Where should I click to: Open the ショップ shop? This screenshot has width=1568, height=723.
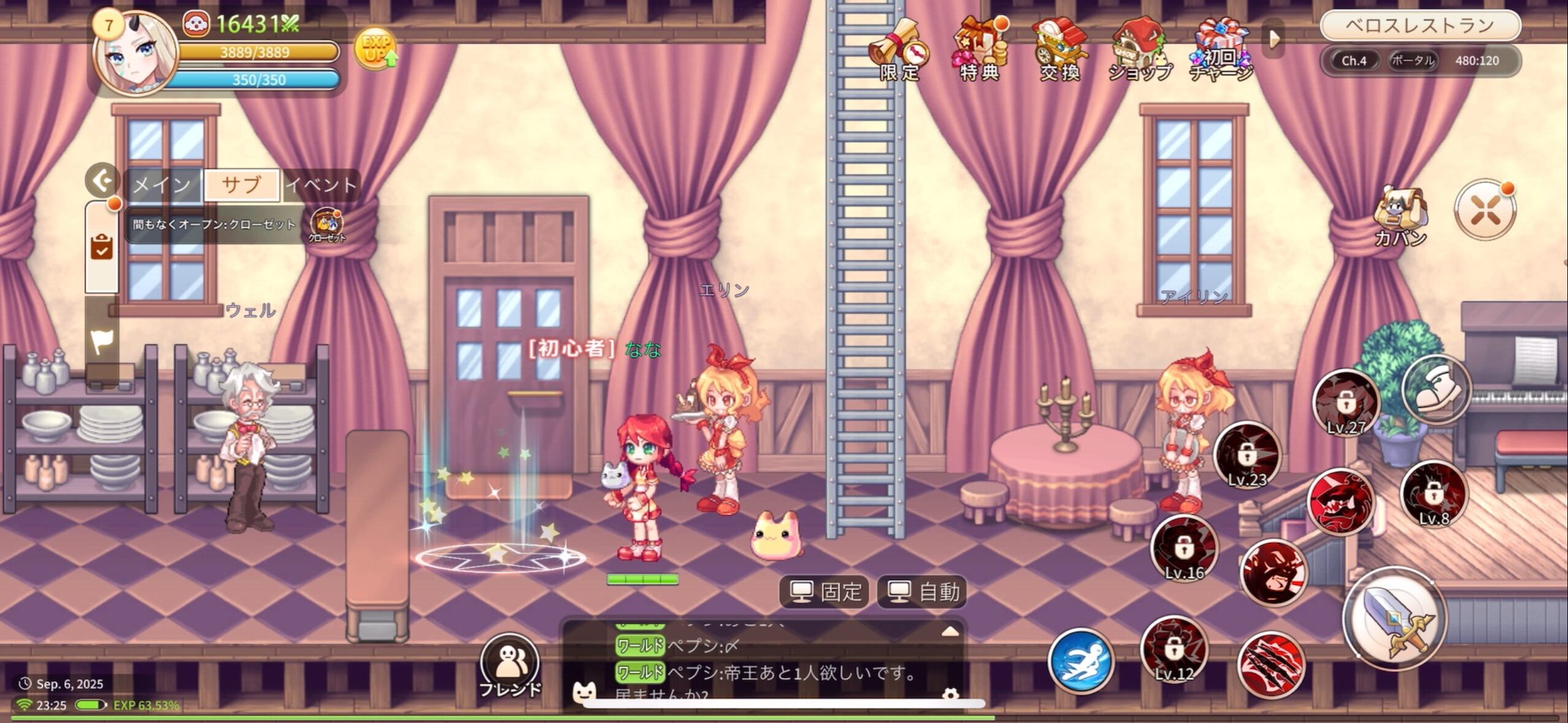tap(1140, 50)
